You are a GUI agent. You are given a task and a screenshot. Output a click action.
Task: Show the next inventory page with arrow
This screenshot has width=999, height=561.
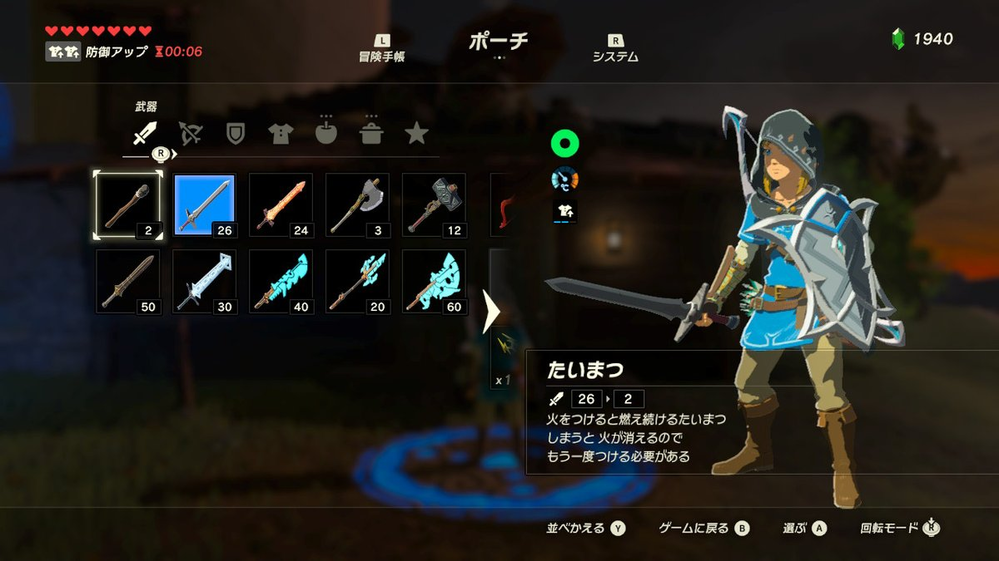491,312
